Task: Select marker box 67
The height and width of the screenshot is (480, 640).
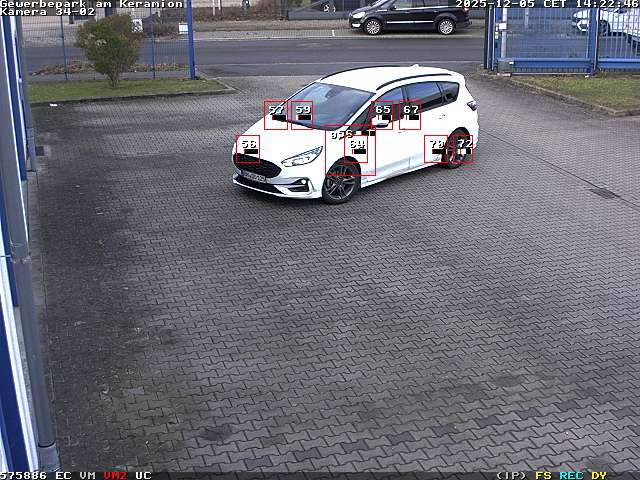Action: tap(410, 114)
